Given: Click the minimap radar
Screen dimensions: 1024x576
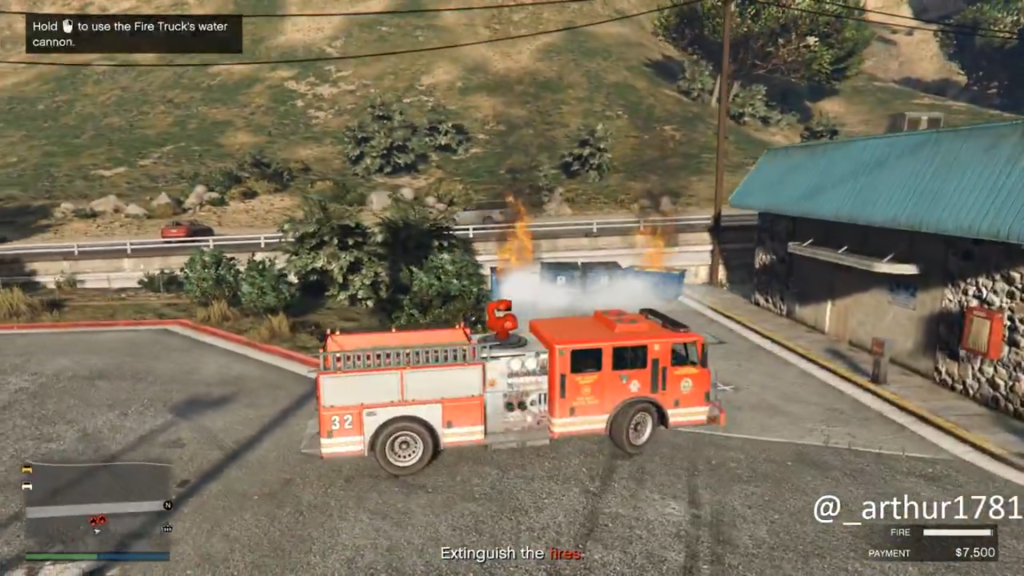Looking at the screenshot, I should coord(97,505).
